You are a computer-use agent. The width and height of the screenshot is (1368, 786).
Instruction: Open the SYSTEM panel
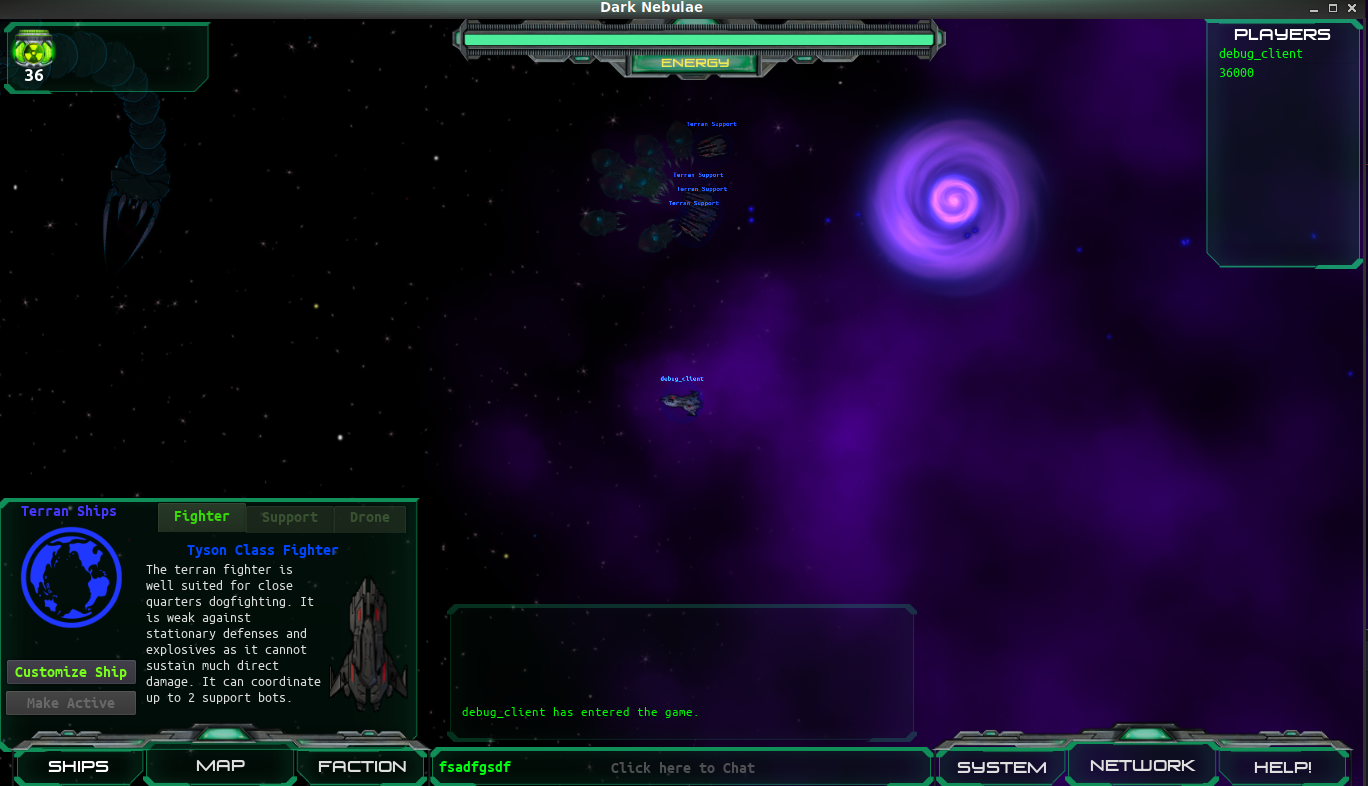pyautogui.click(x=1000, y=766)
